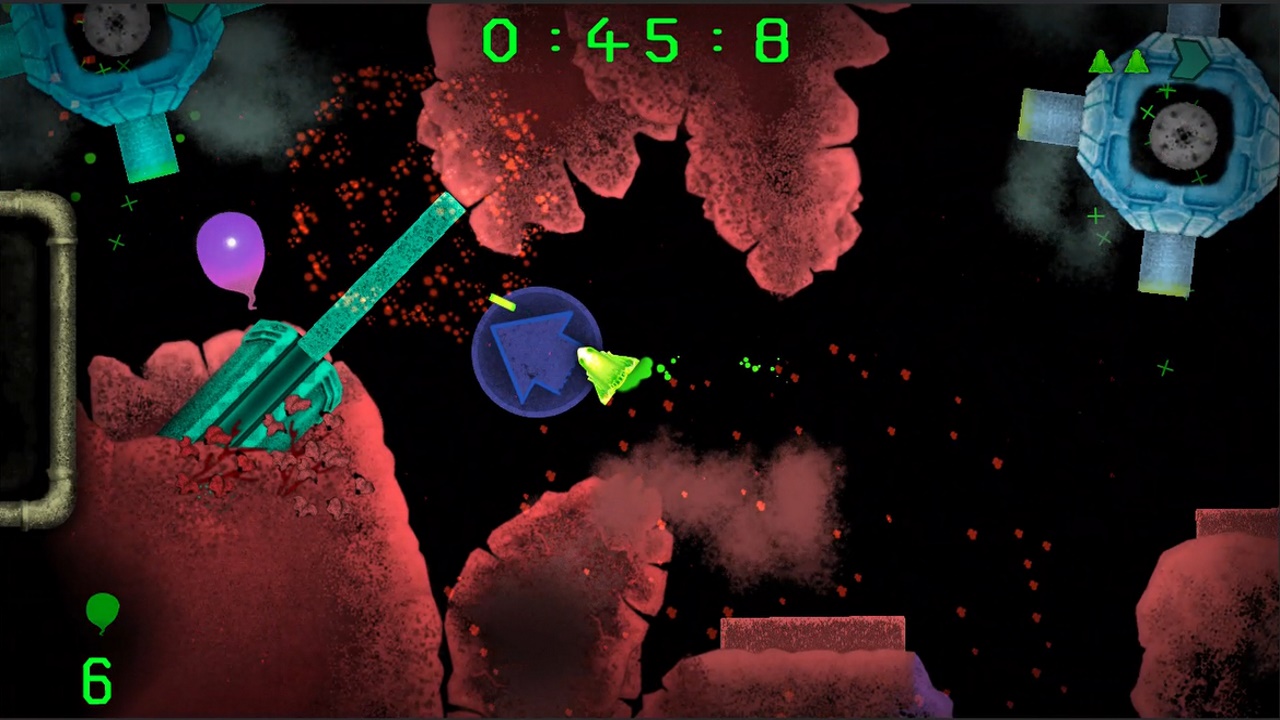Screen dimensions: 1280x720
Task: Click the green balloon beside the score
Action: [103, 610]
